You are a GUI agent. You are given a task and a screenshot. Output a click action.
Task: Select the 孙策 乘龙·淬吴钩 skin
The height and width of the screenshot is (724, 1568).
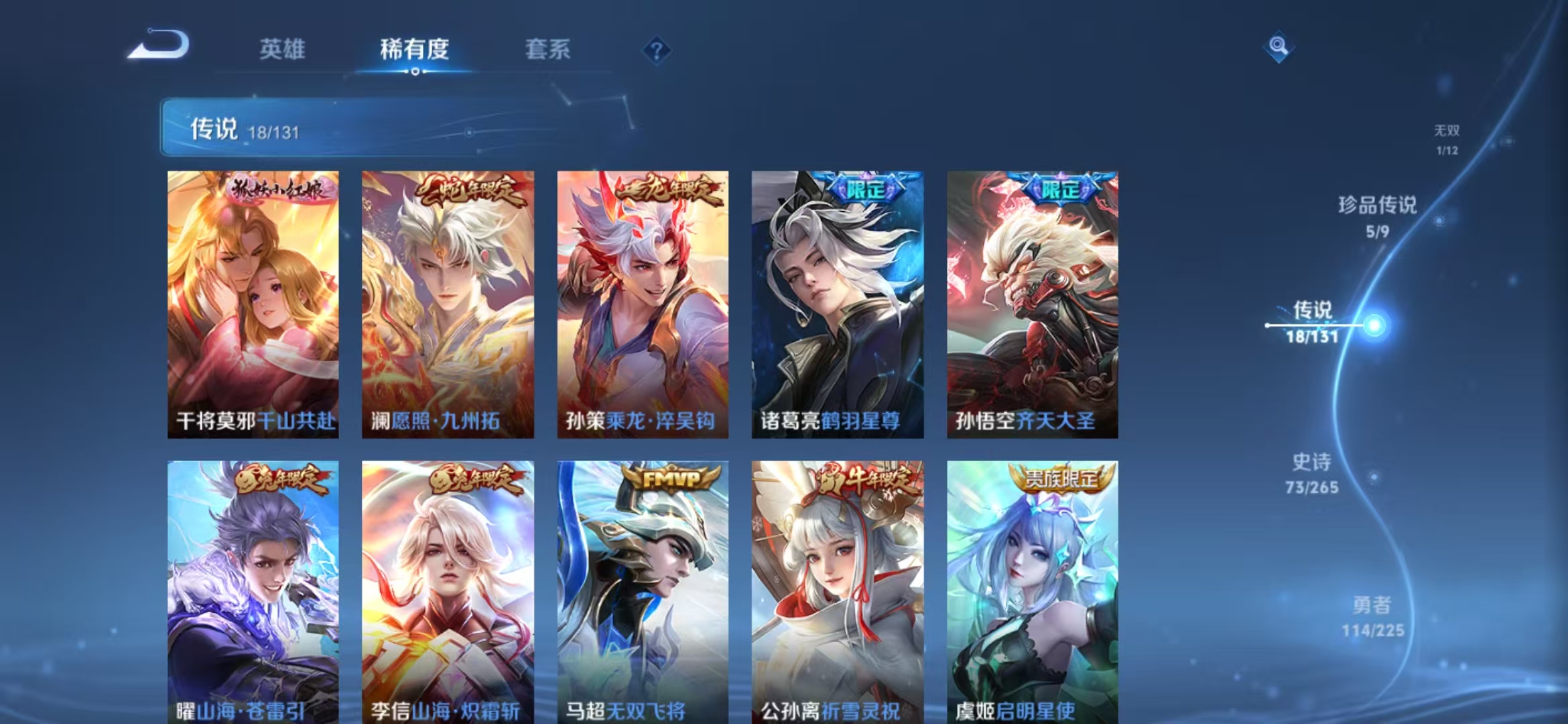641,302
